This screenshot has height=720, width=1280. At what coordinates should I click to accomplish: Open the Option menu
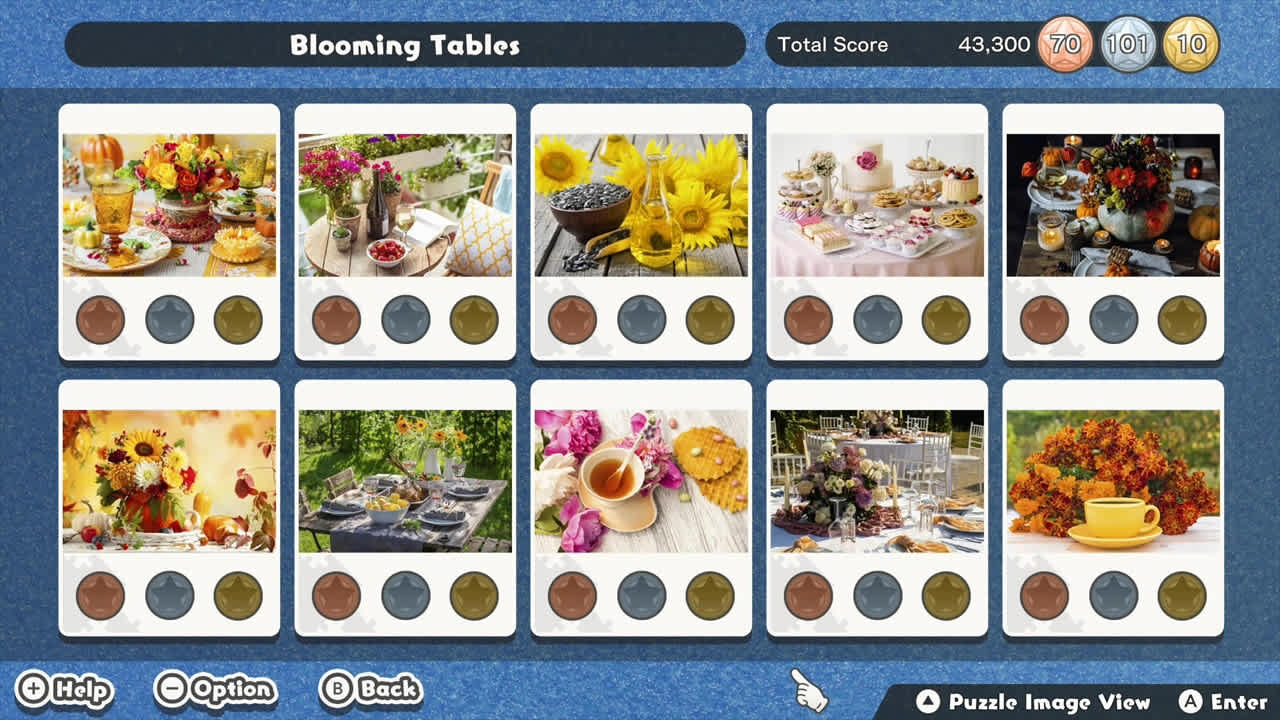pos(213,689)
